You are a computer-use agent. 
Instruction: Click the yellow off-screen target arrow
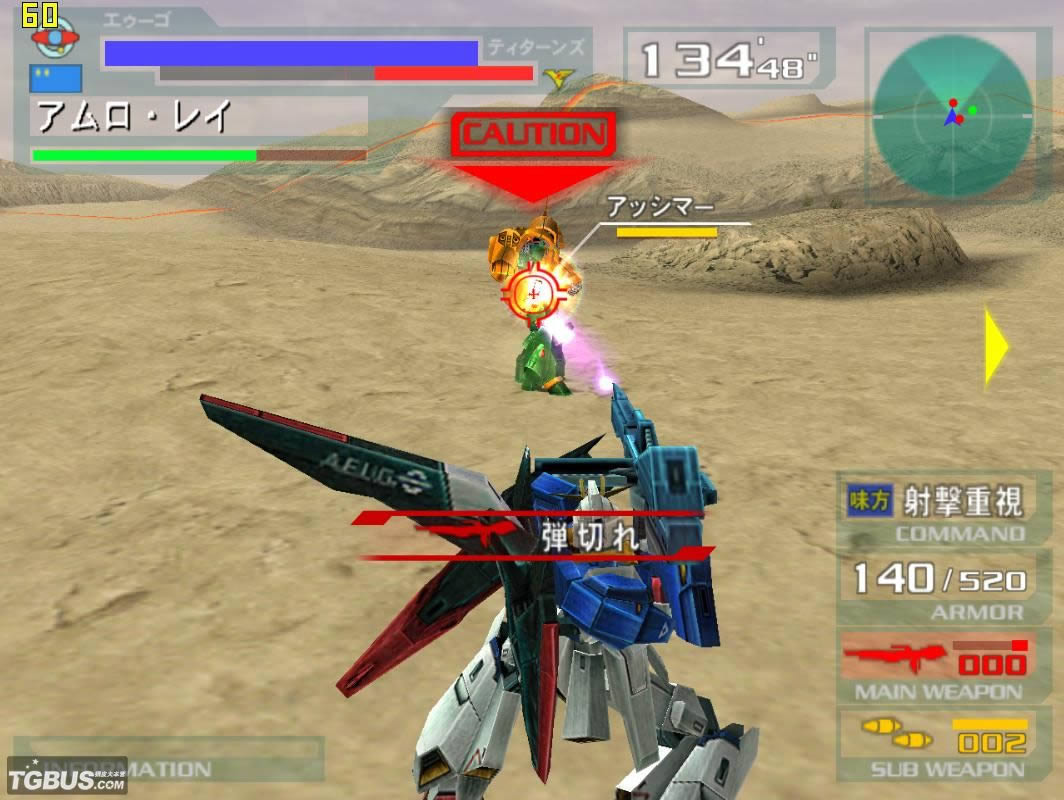click(996, 346)
